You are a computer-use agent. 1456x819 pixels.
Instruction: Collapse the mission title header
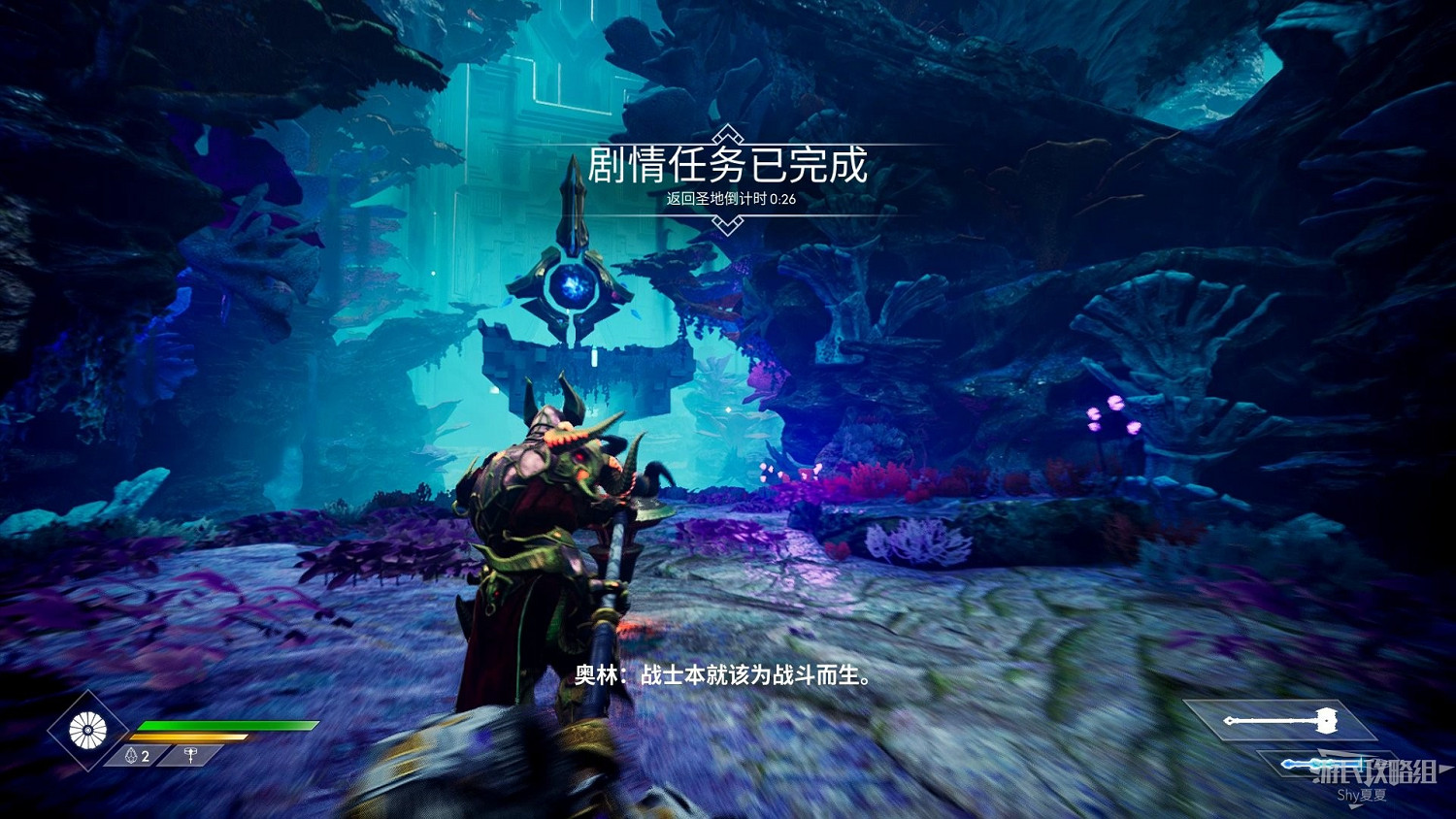726,165
